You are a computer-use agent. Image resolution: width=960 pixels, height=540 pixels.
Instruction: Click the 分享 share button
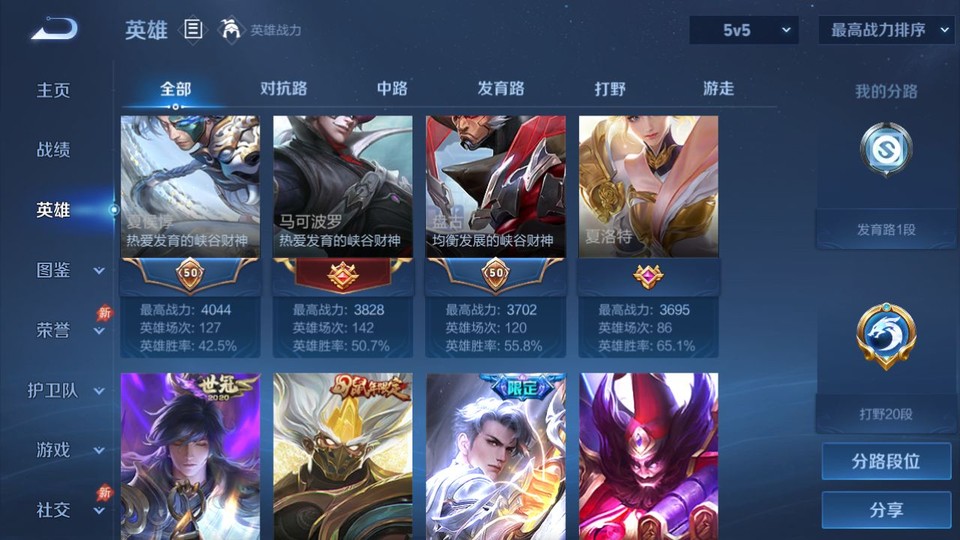click(886, 510)
